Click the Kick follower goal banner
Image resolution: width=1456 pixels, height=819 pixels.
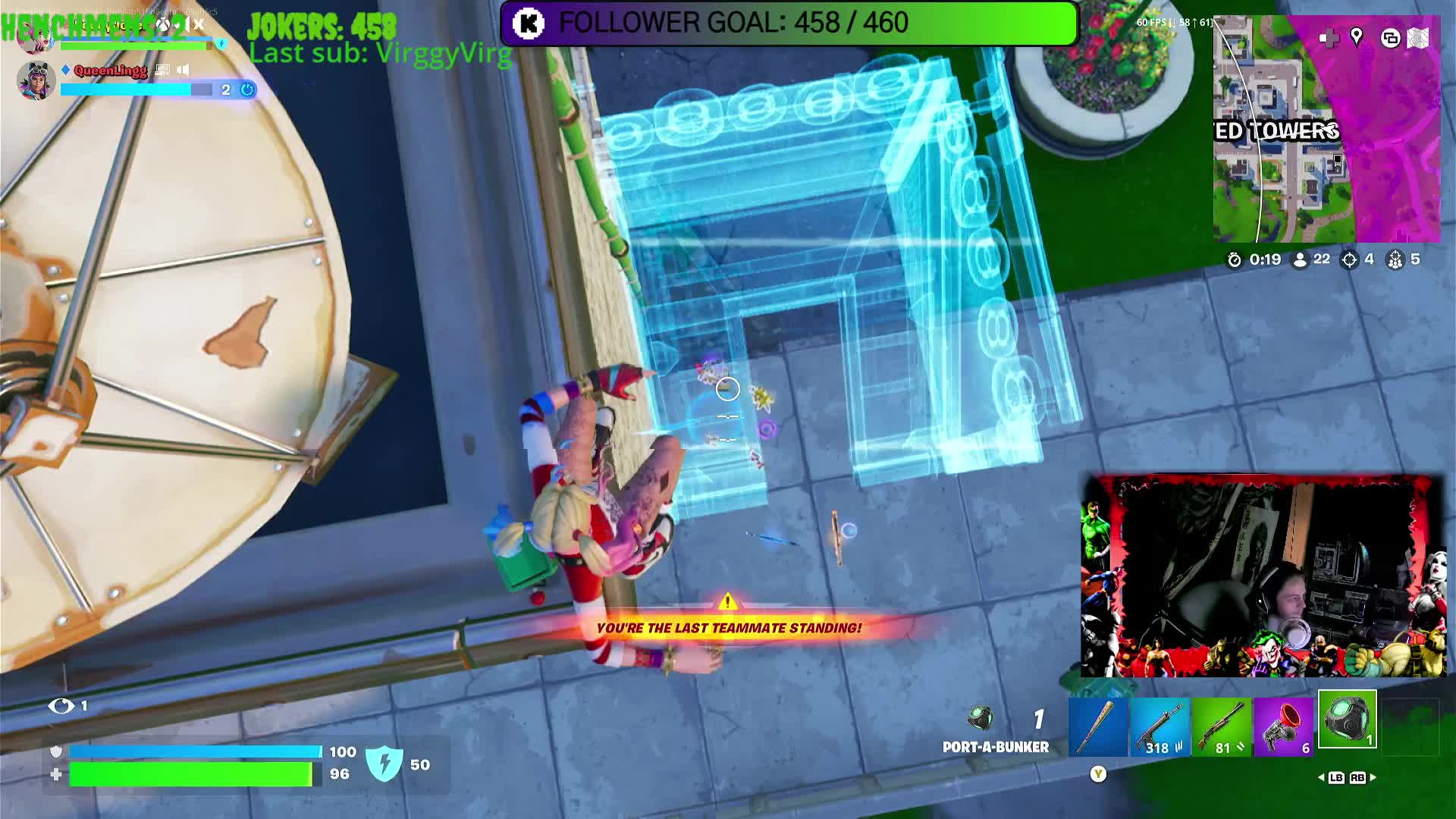[789, 23]
